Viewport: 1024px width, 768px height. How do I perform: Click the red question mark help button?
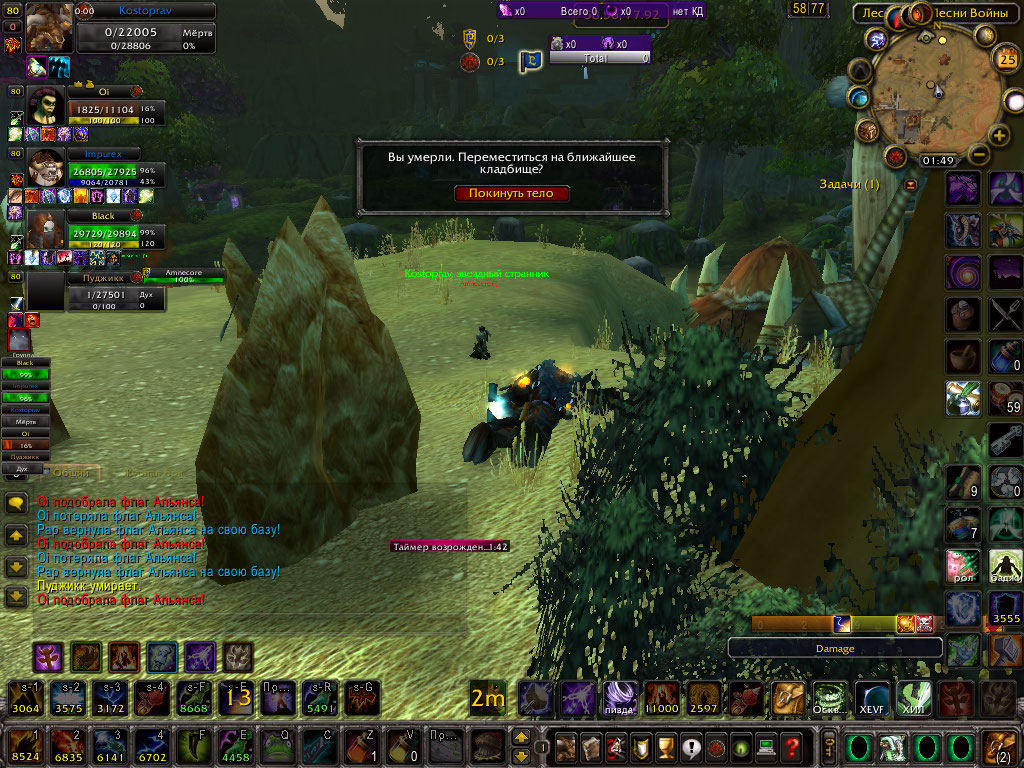791,747
